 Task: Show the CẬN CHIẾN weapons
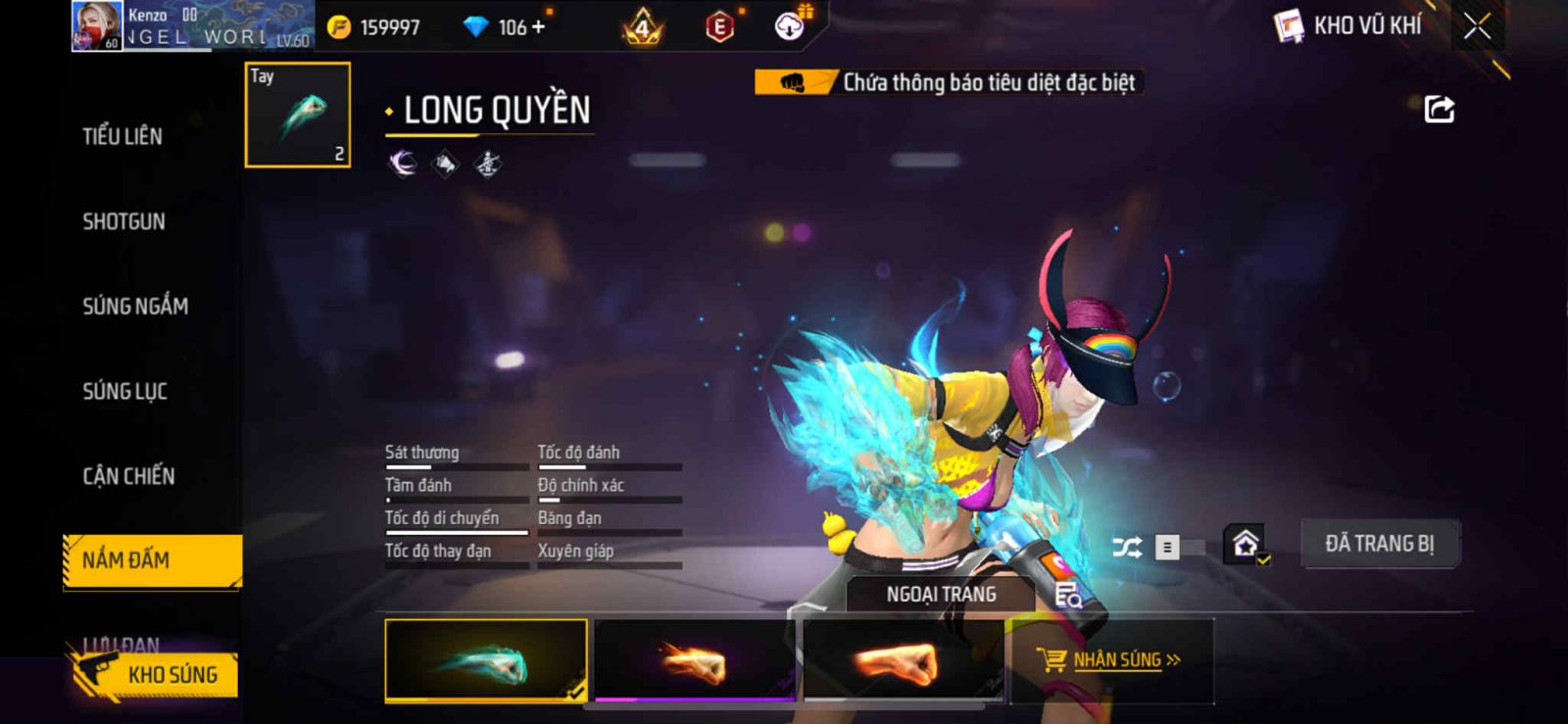[x=128, y=476]
